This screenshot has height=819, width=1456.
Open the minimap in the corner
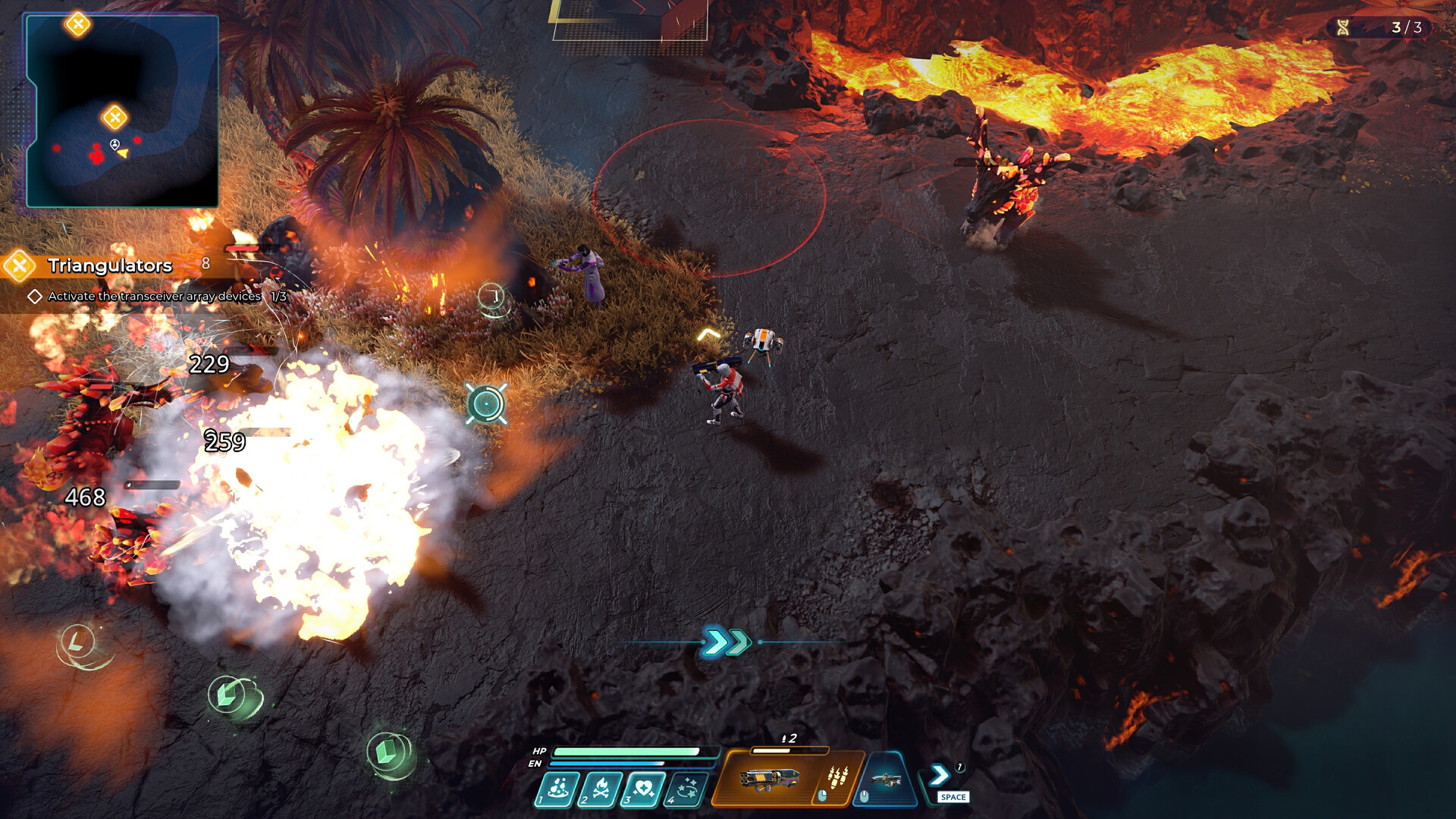(123, 111)
